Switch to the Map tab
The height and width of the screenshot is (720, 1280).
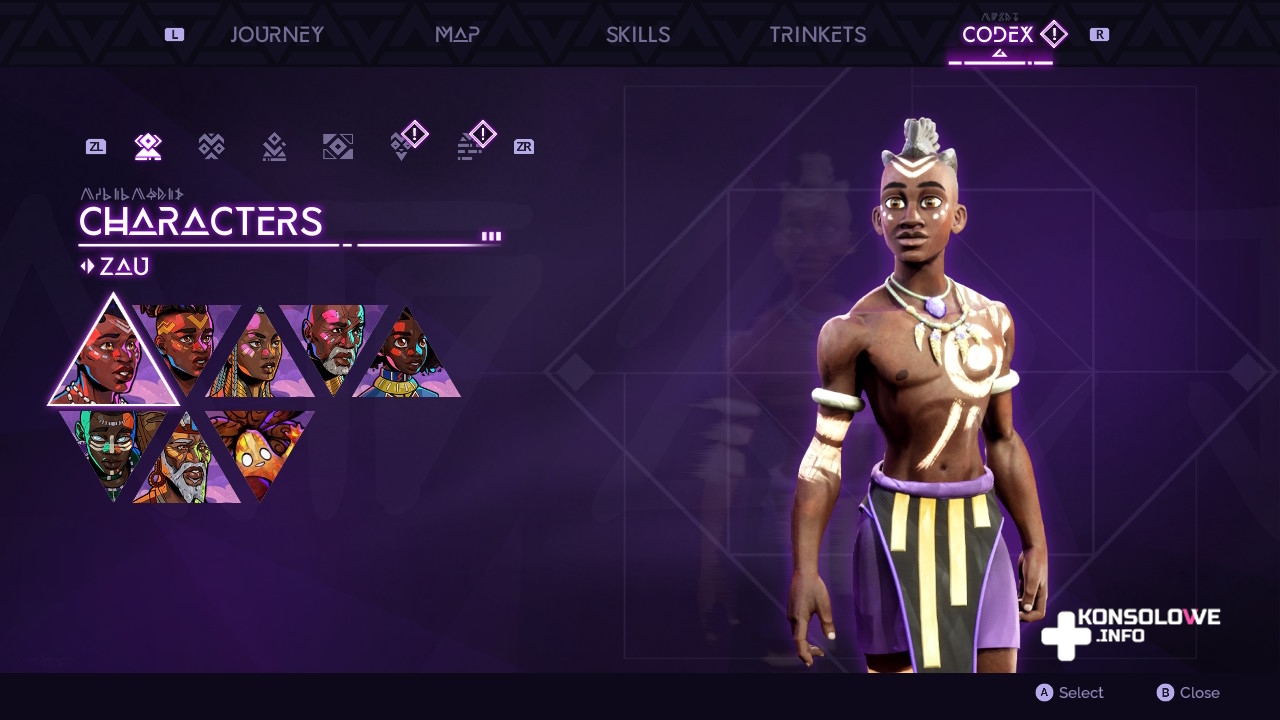coord(457,35)
